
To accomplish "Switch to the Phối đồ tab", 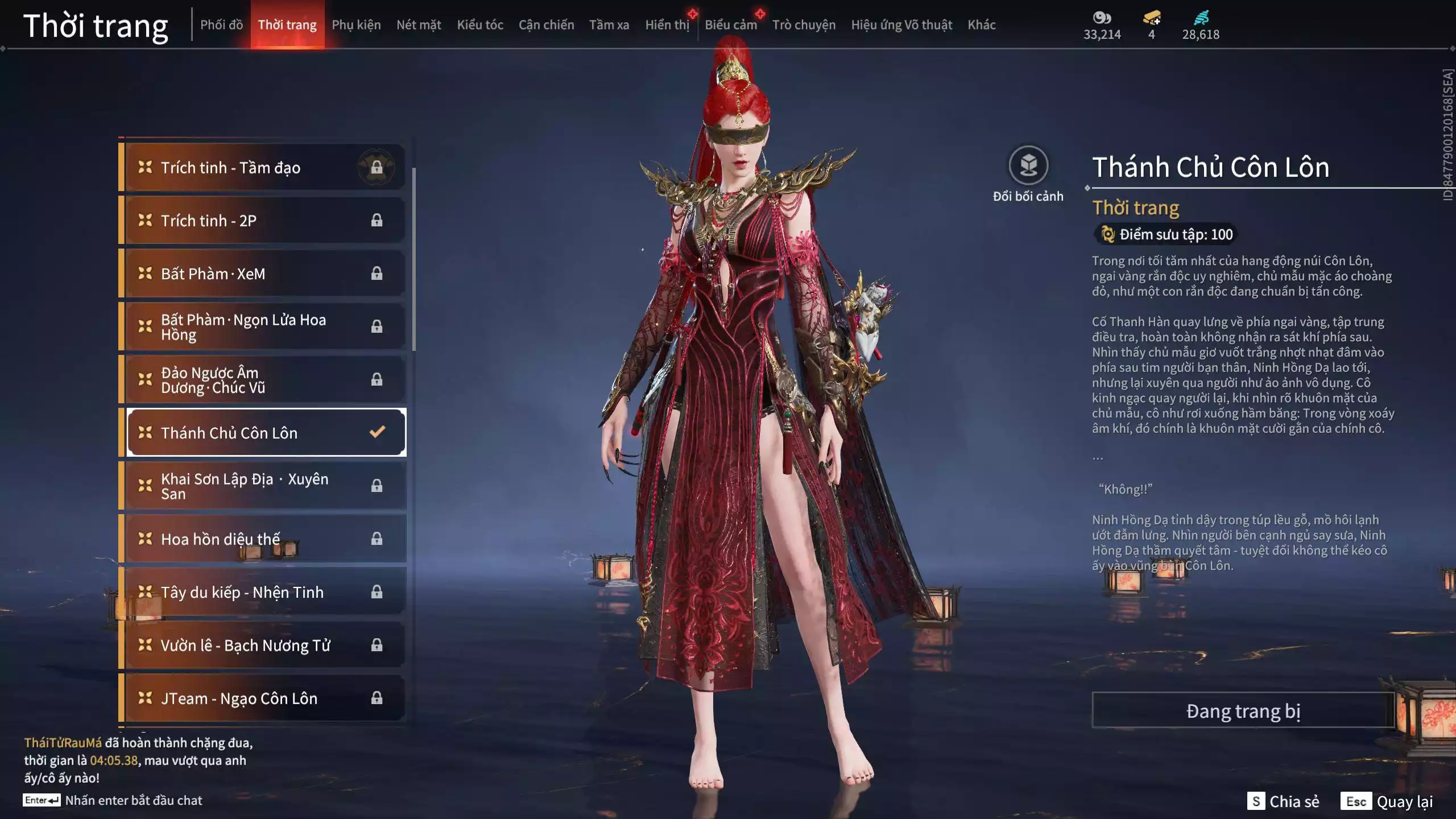I will [221, 25].
